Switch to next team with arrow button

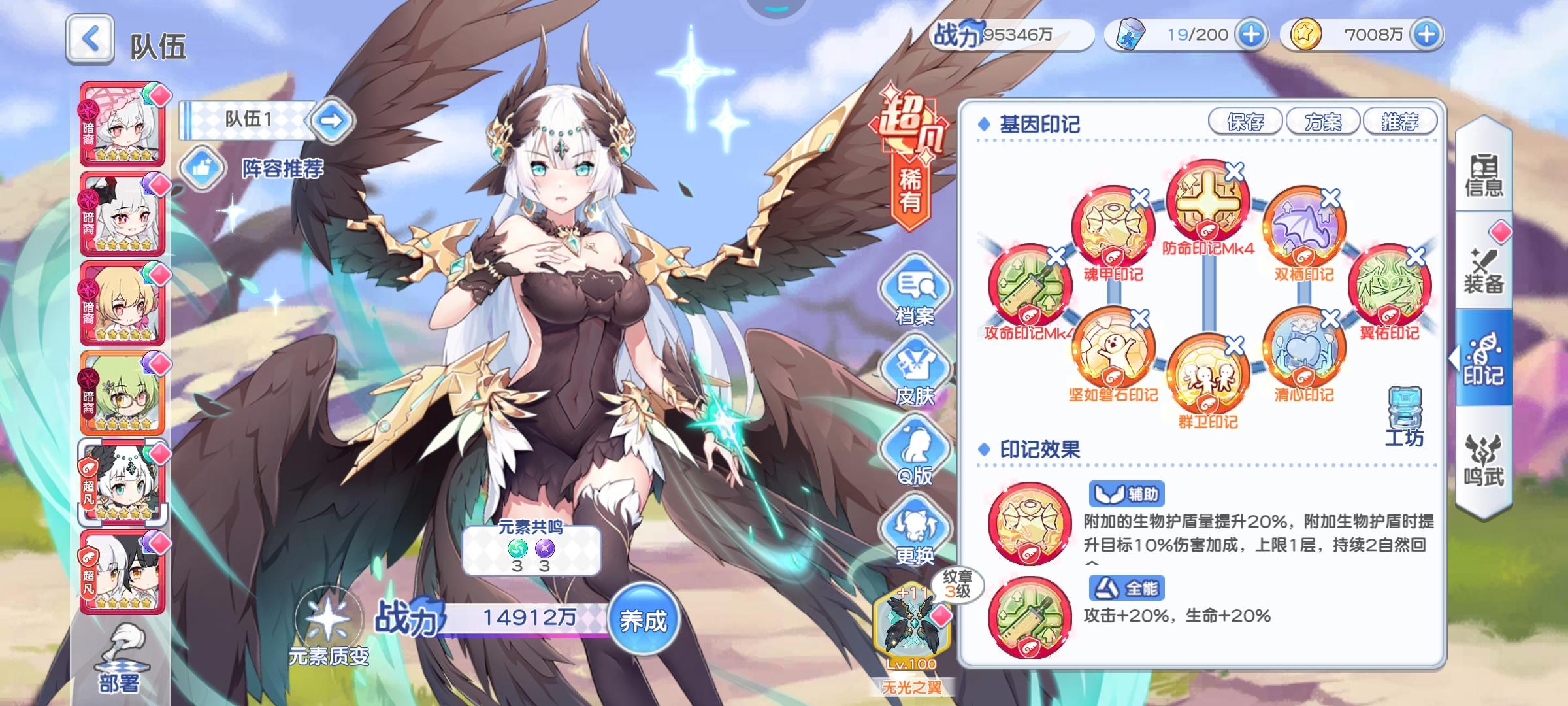(333, 123)
